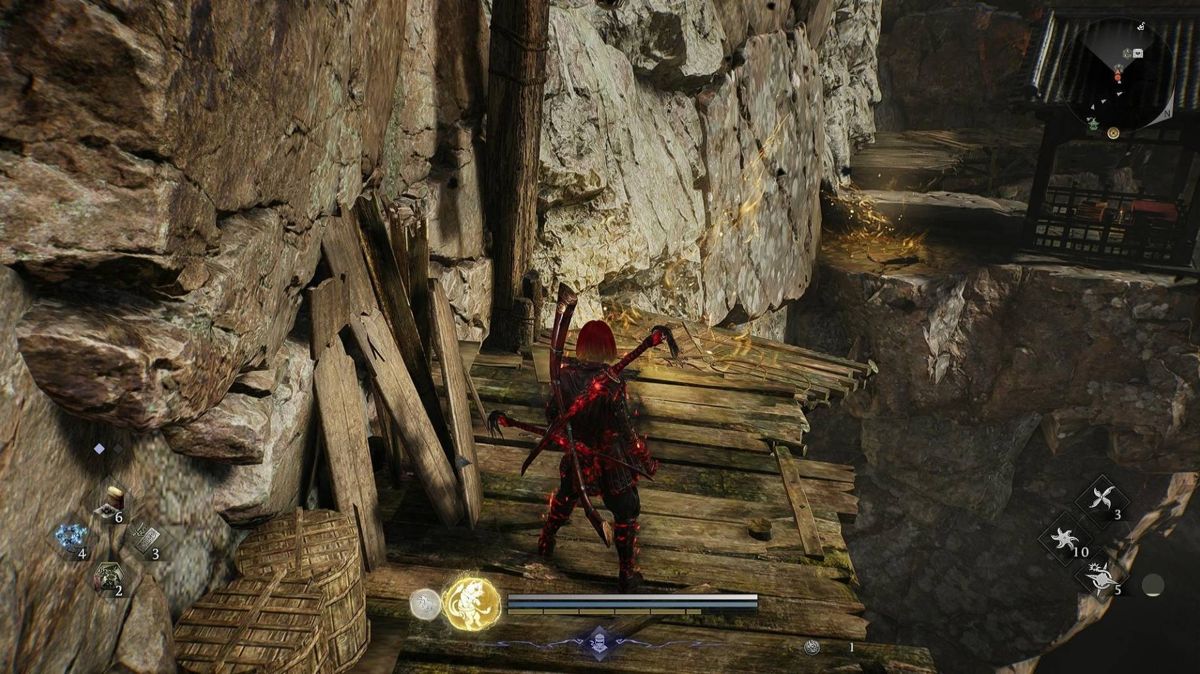Use the glowing blue item with count 4

(71, 539)
